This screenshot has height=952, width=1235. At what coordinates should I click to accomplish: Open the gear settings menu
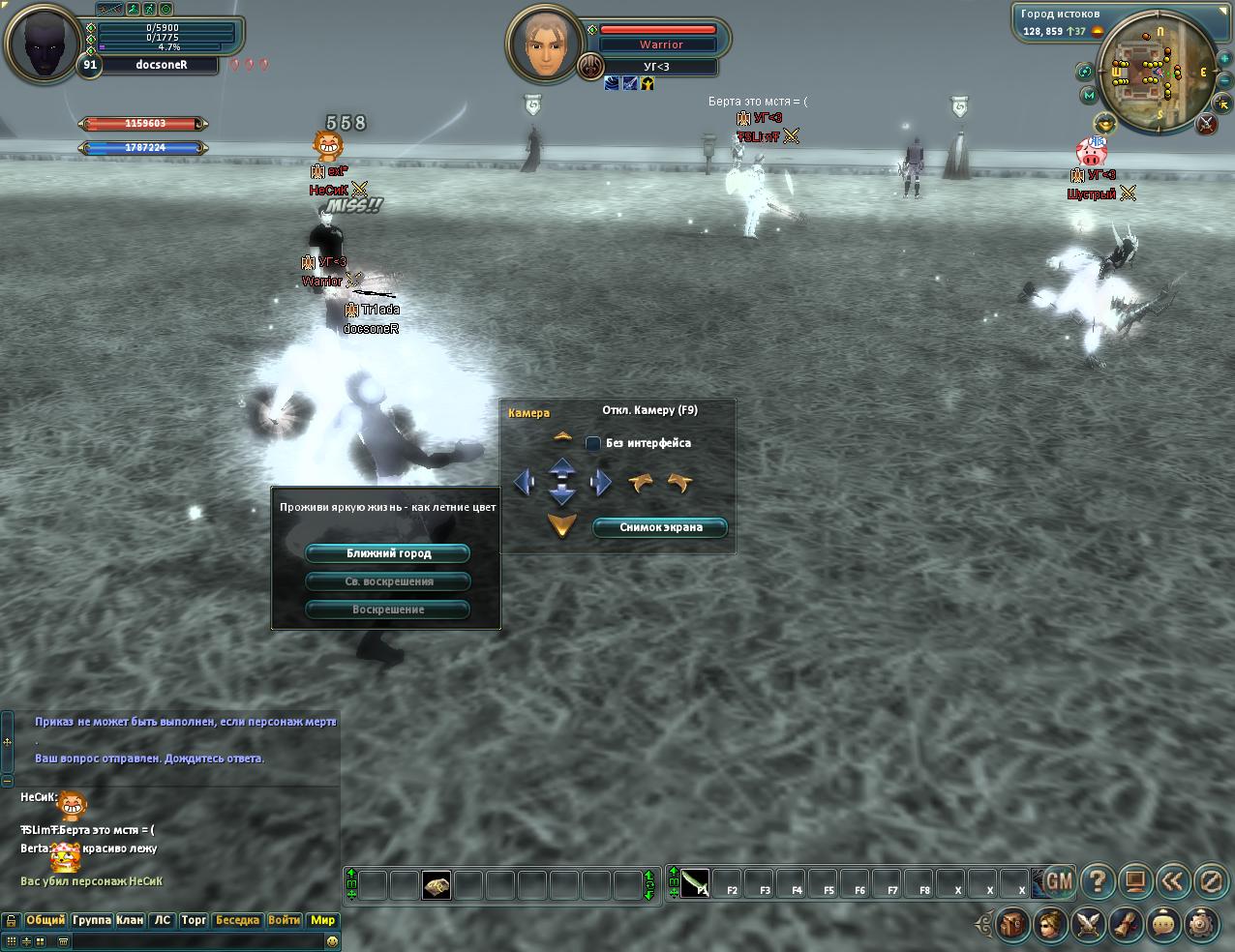click(x=1201, y=924)
